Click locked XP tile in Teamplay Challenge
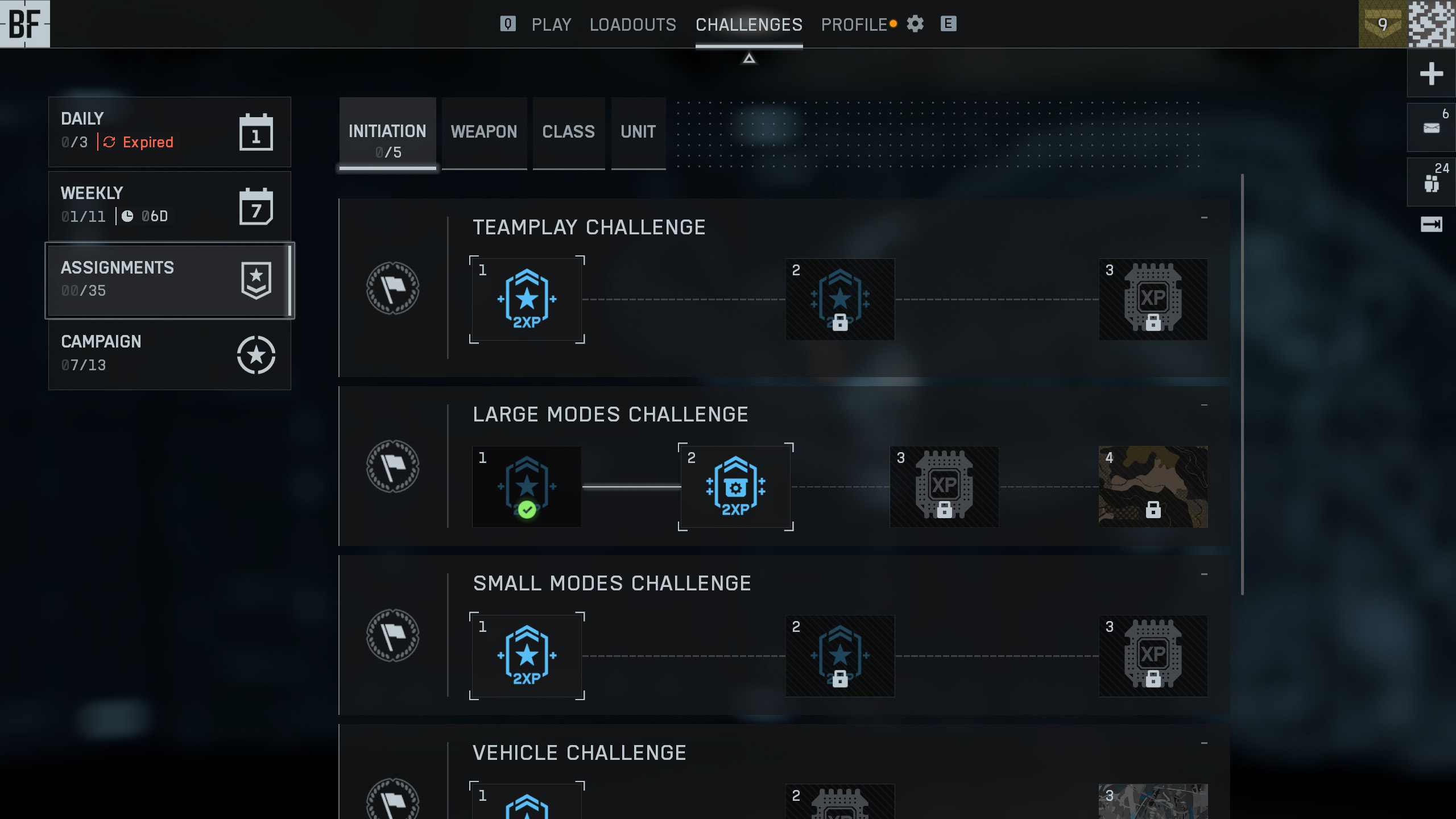Image resolution: width=1456 pixels, height=819 pixels. [1153, 299]
